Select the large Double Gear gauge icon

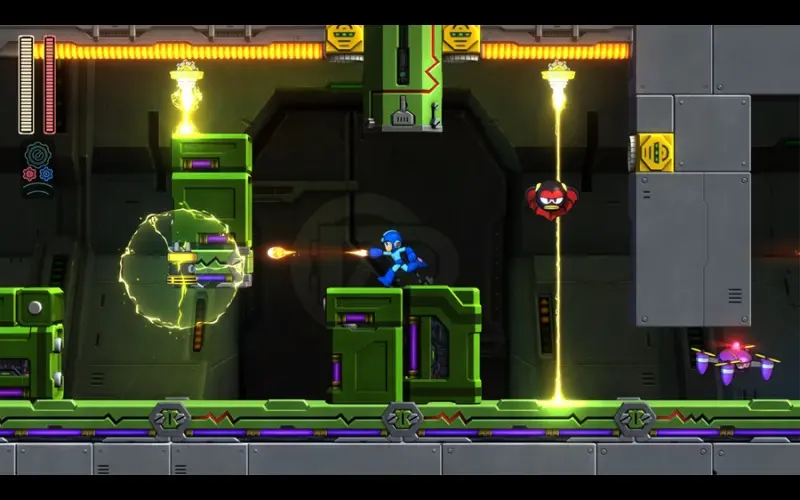coord(38,154)
